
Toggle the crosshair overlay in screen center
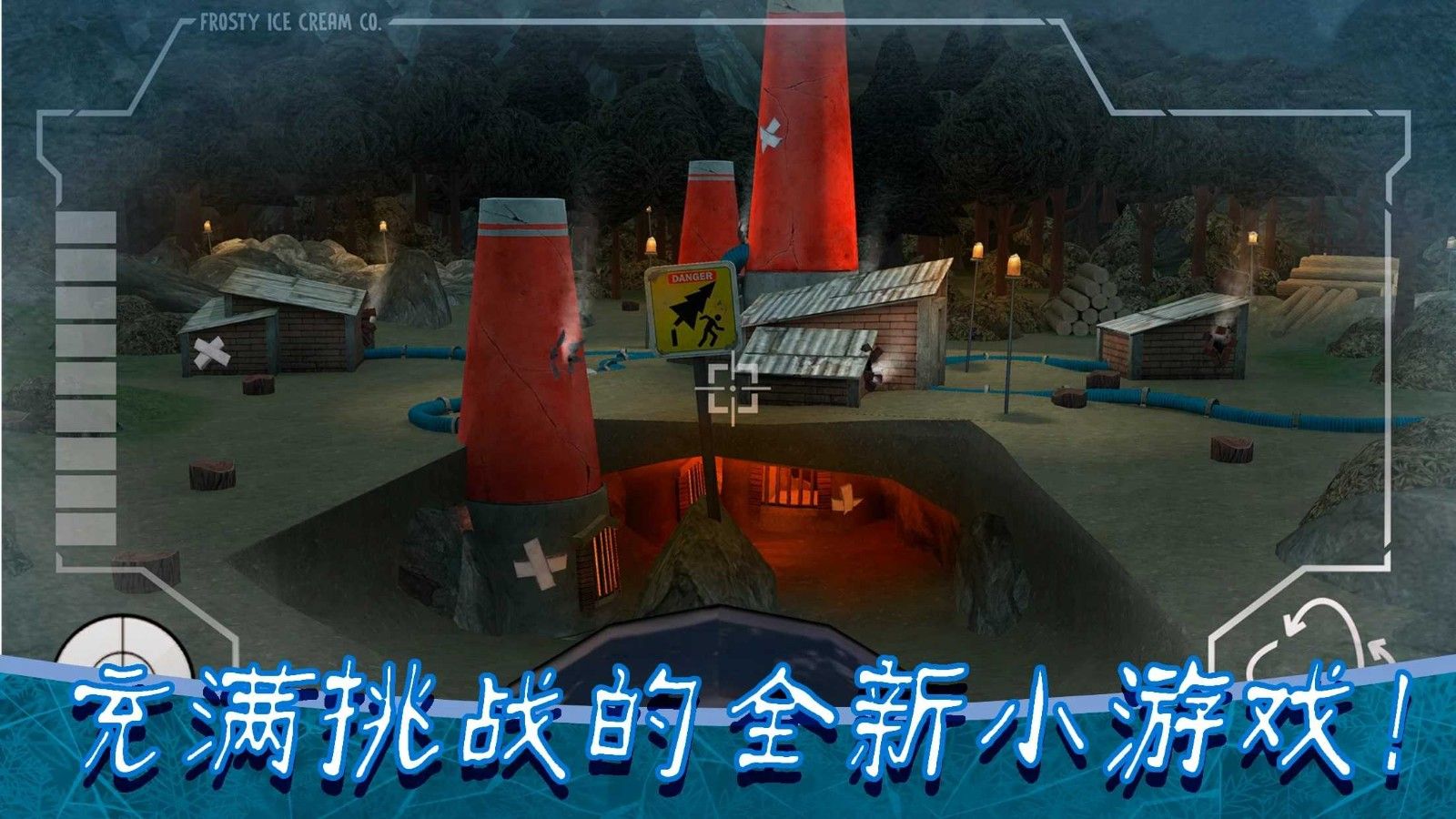click(733, 388)
